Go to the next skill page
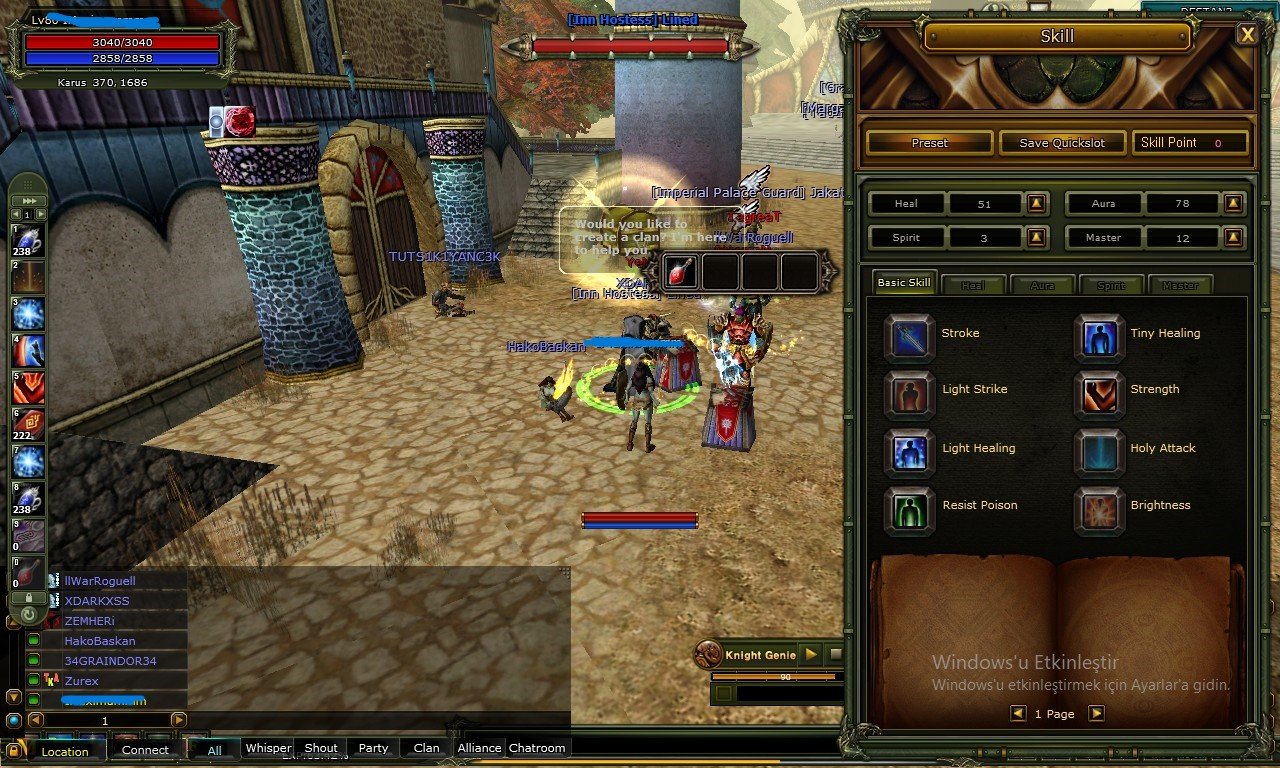This screenshot has width=1280, height=768. (1096, 714)
